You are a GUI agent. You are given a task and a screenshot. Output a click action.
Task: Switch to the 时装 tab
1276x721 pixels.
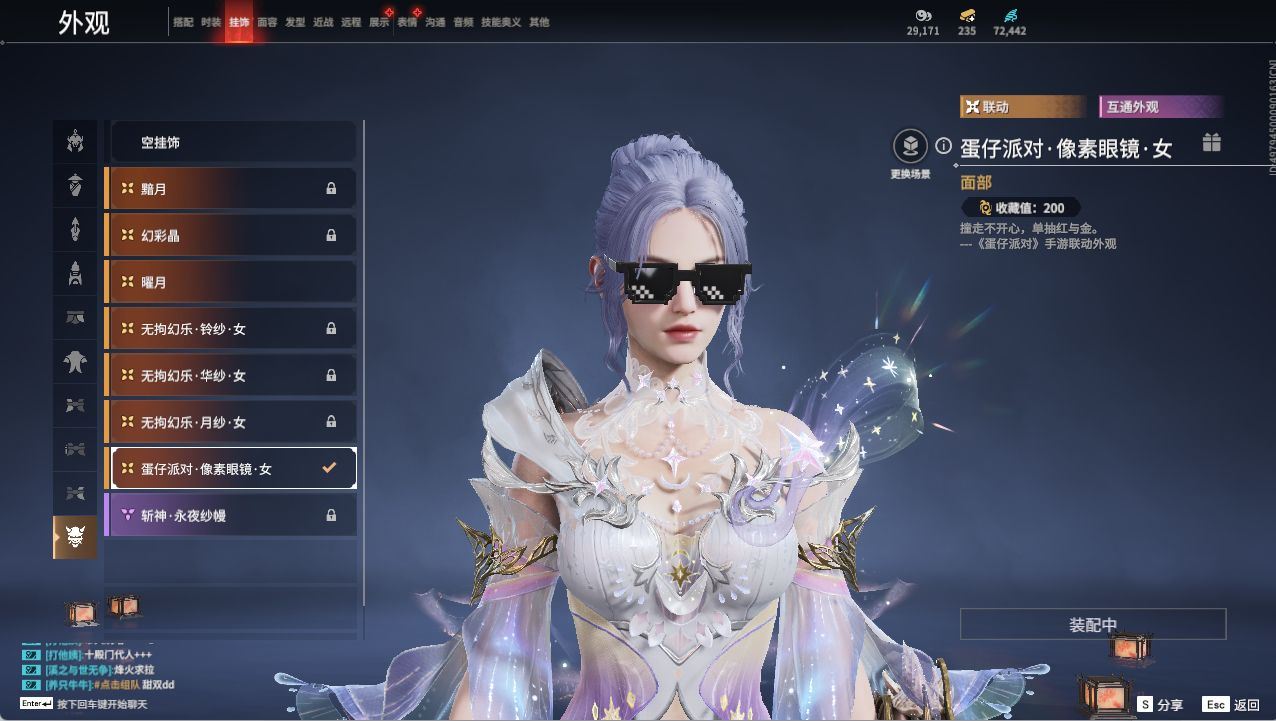(211, 22)
